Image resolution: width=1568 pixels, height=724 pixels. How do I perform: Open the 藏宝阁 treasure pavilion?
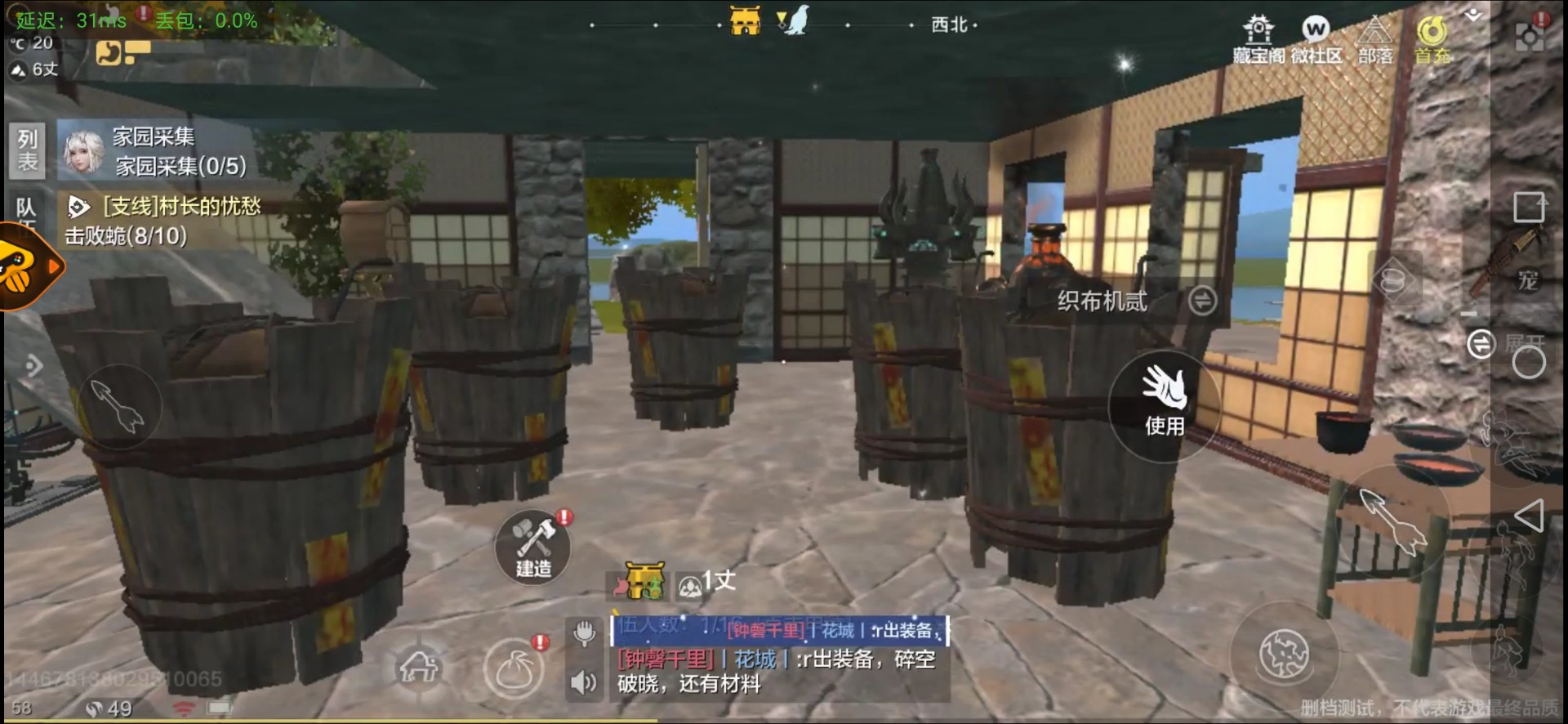click(1258, 39)
